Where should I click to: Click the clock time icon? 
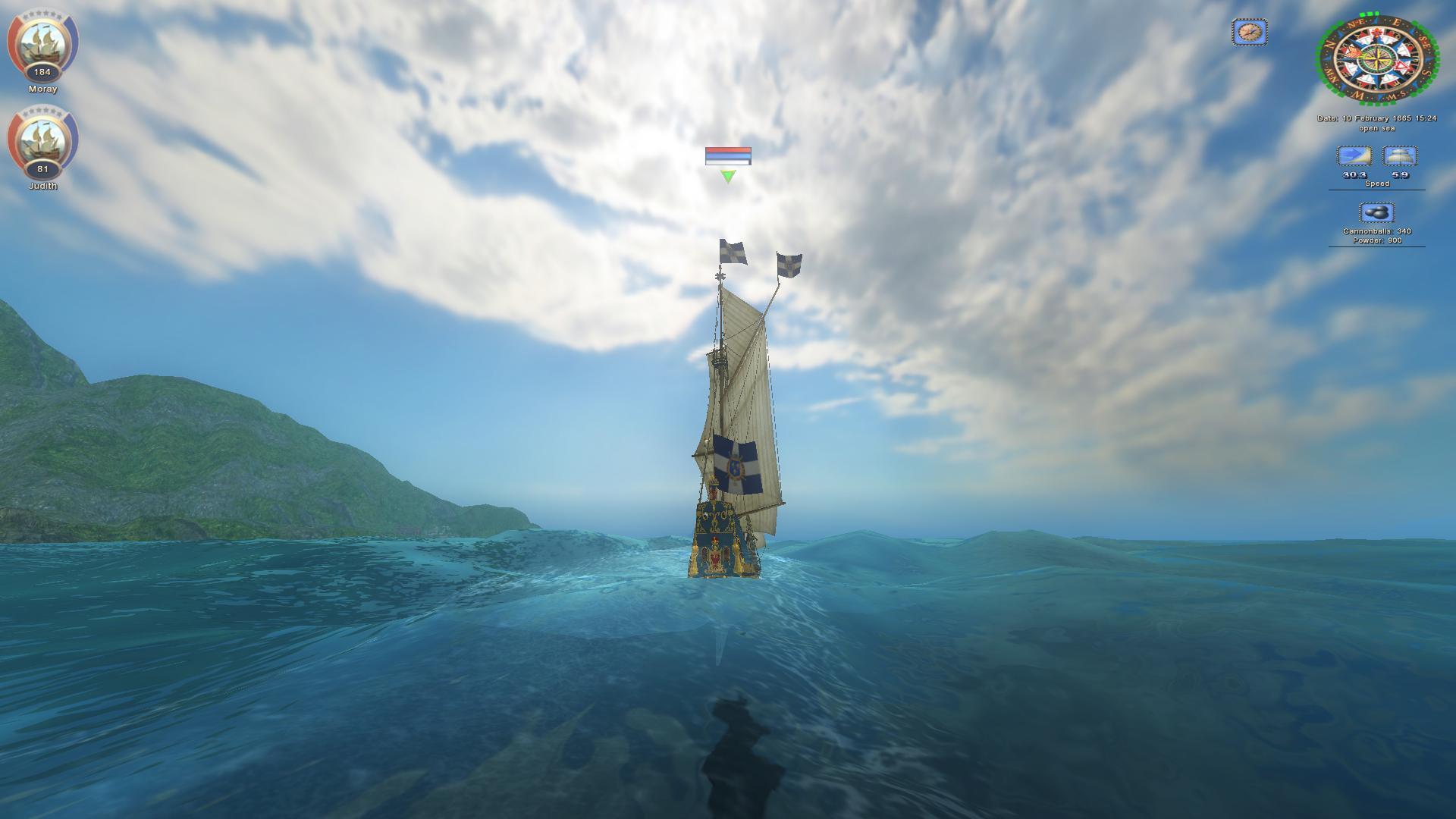pos(1249,32)
